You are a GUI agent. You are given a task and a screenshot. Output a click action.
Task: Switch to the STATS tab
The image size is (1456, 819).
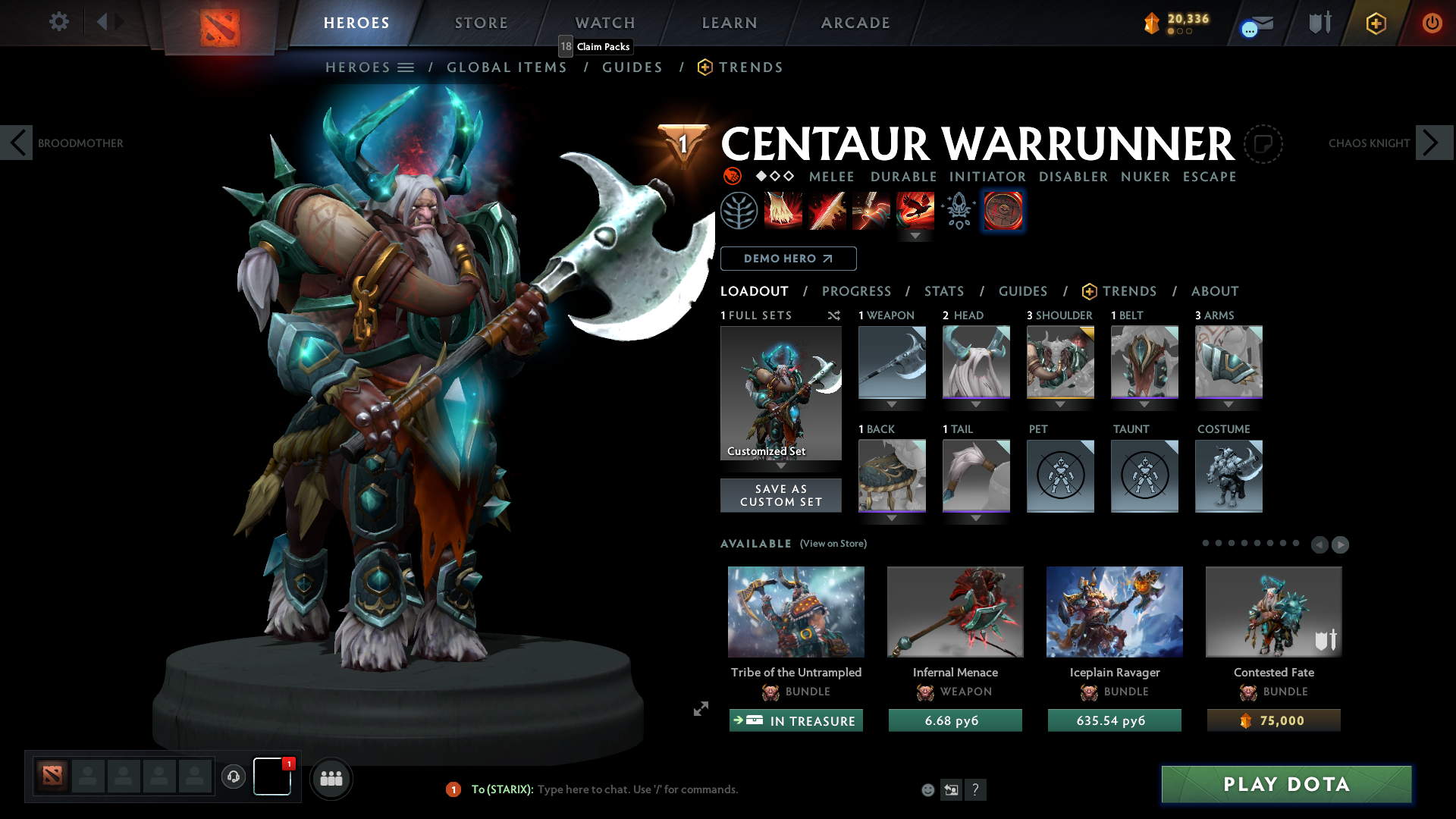click(x=943, y=291)
